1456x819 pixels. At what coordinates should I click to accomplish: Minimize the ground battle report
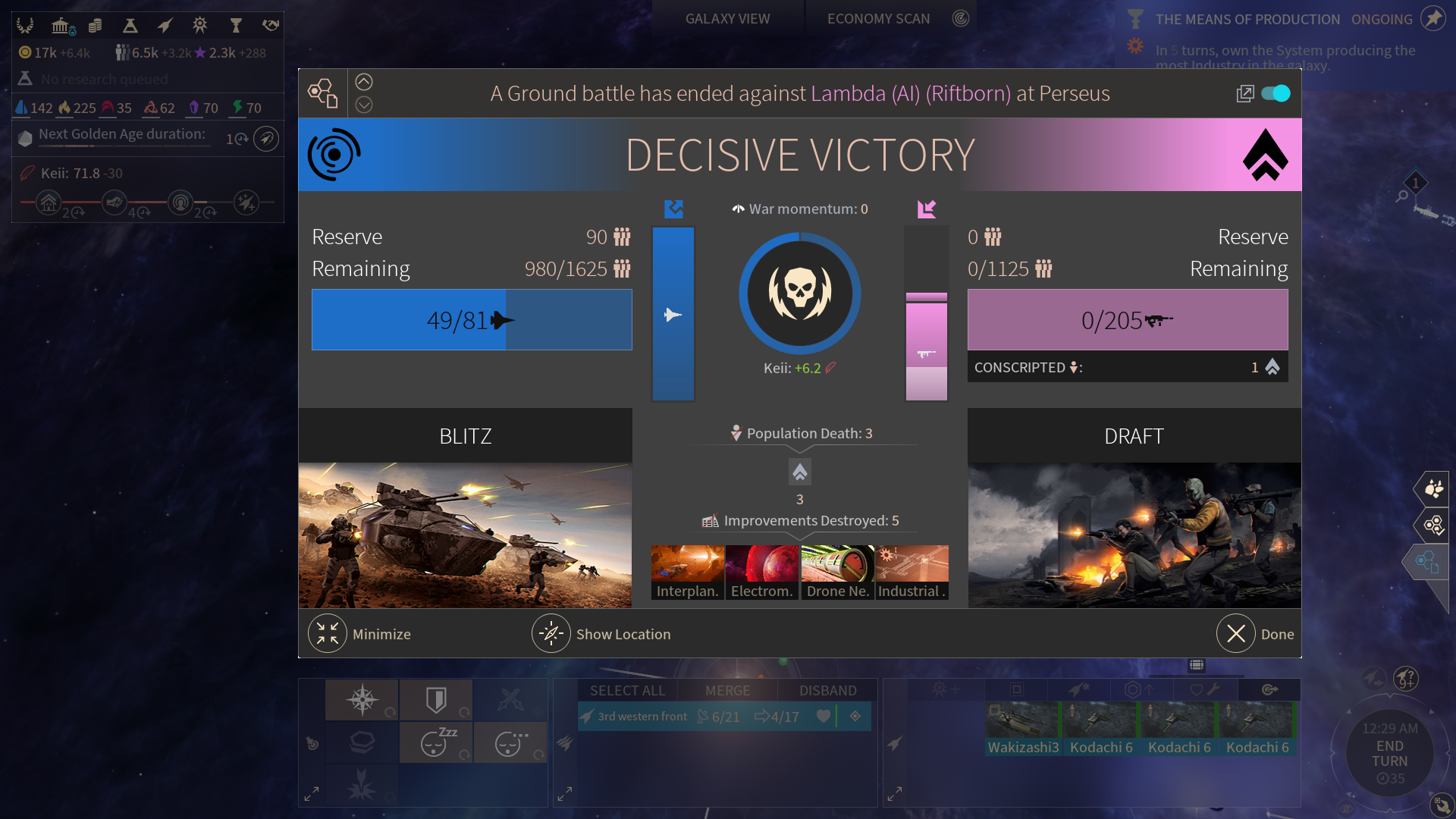(328, 634)
